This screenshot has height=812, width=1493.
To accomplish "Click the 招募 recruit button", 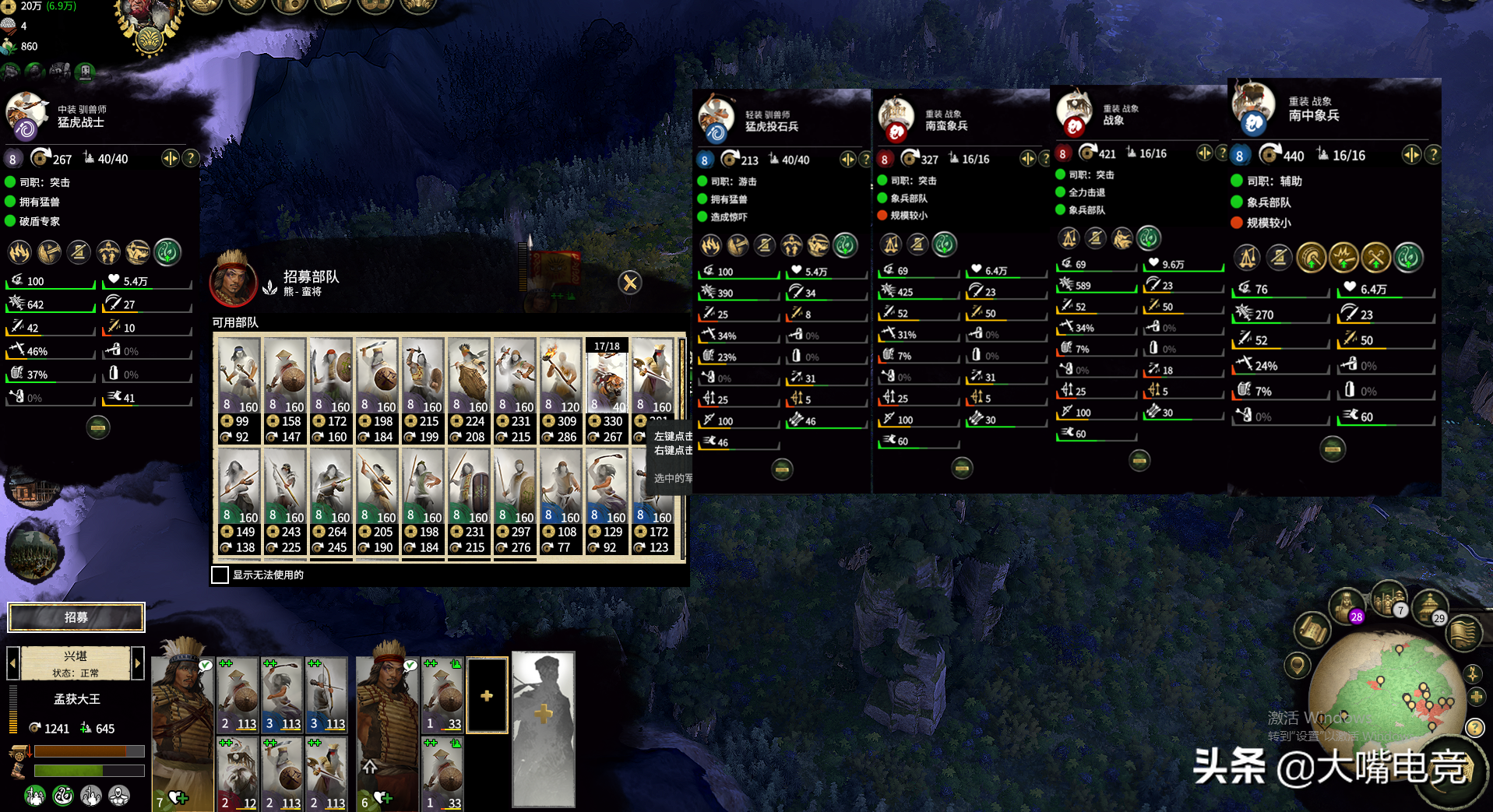I will tap(76, 617).
